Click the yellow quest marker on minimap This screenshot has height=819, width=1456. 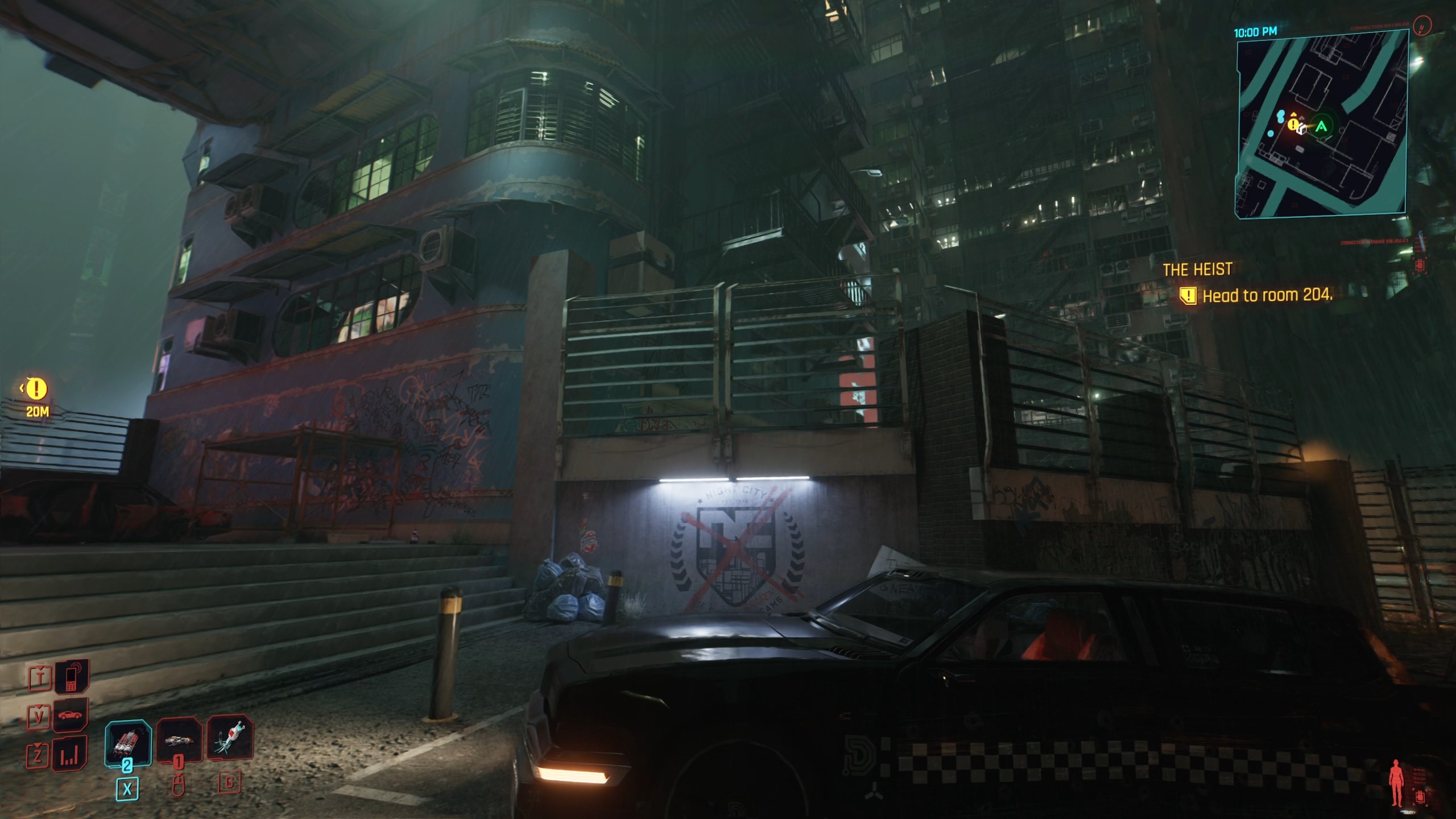(x=1293, y=123)
